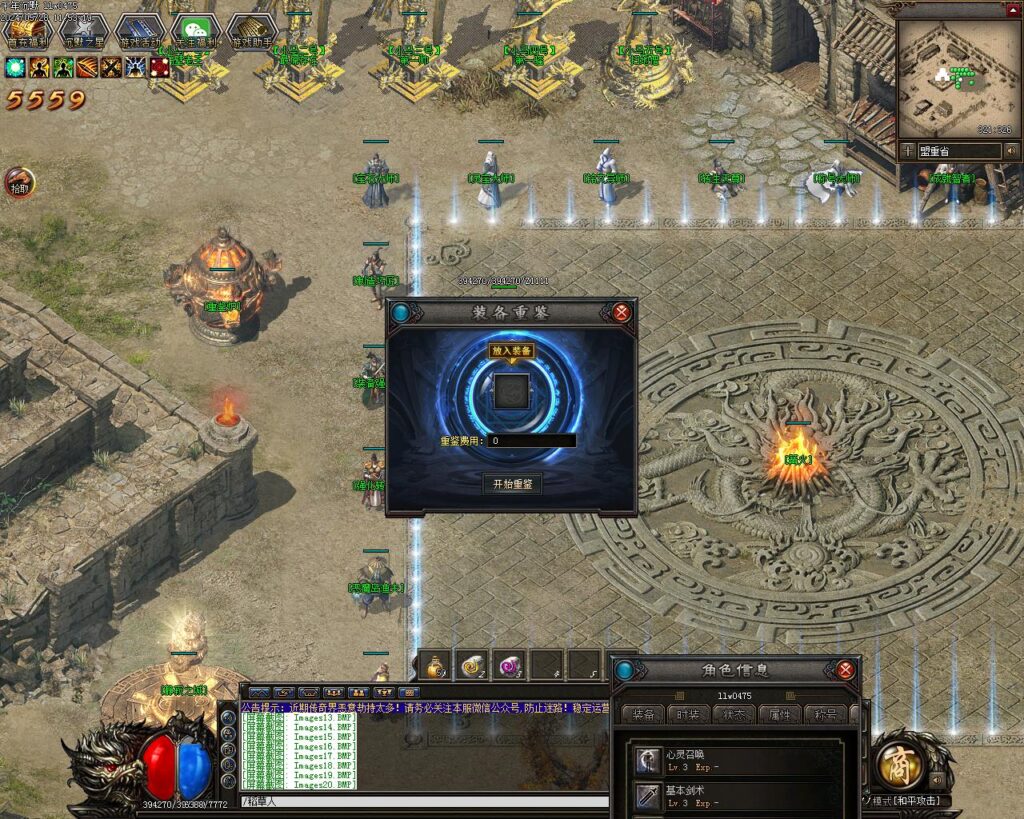The width and height of the screenshot is (1024, 819).
Task: Open the WeChat 关注福利 follow bonus
Action: point(195,33)
